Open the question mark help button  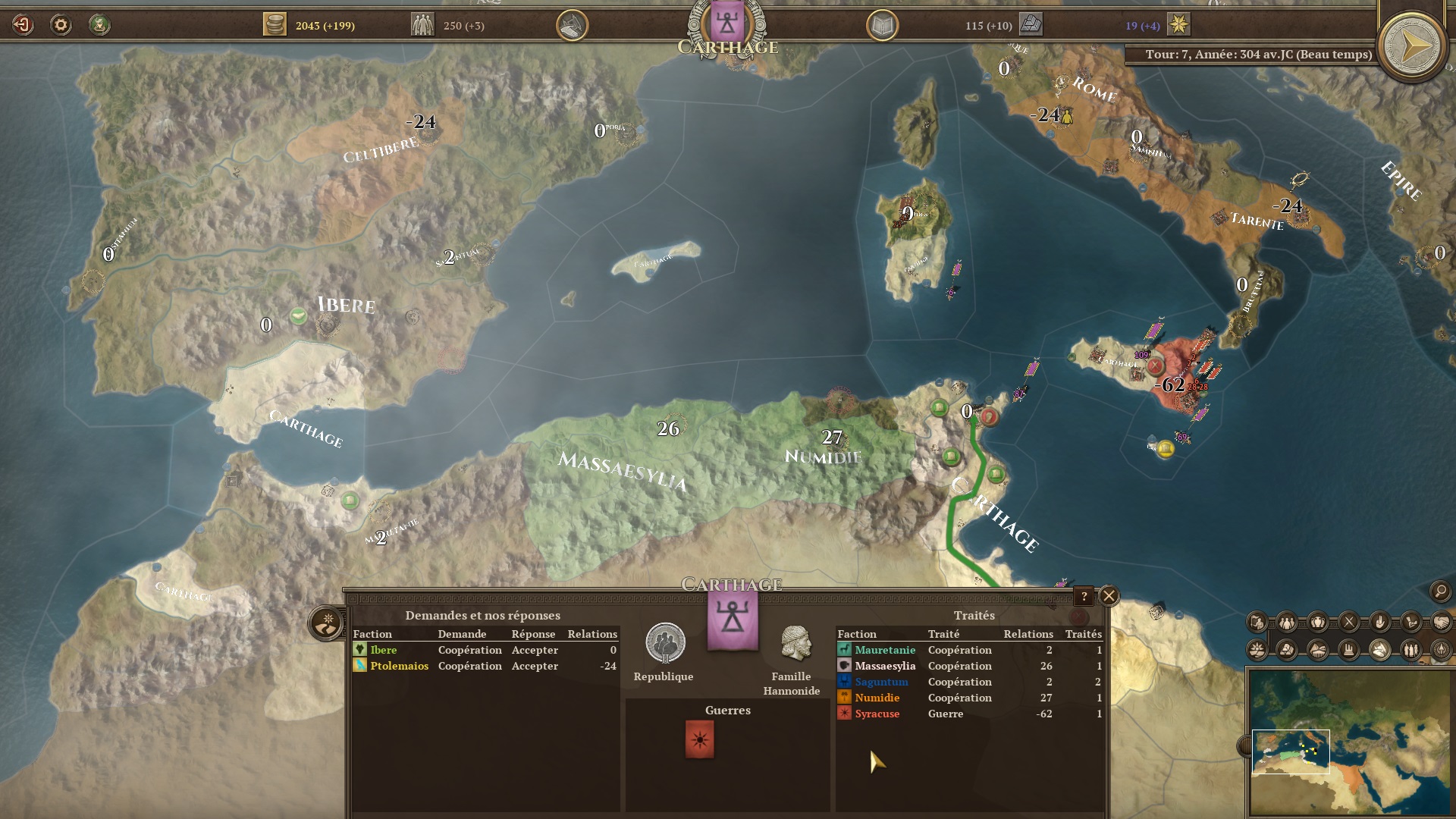pyautogui.click(x=1084, y=597)
